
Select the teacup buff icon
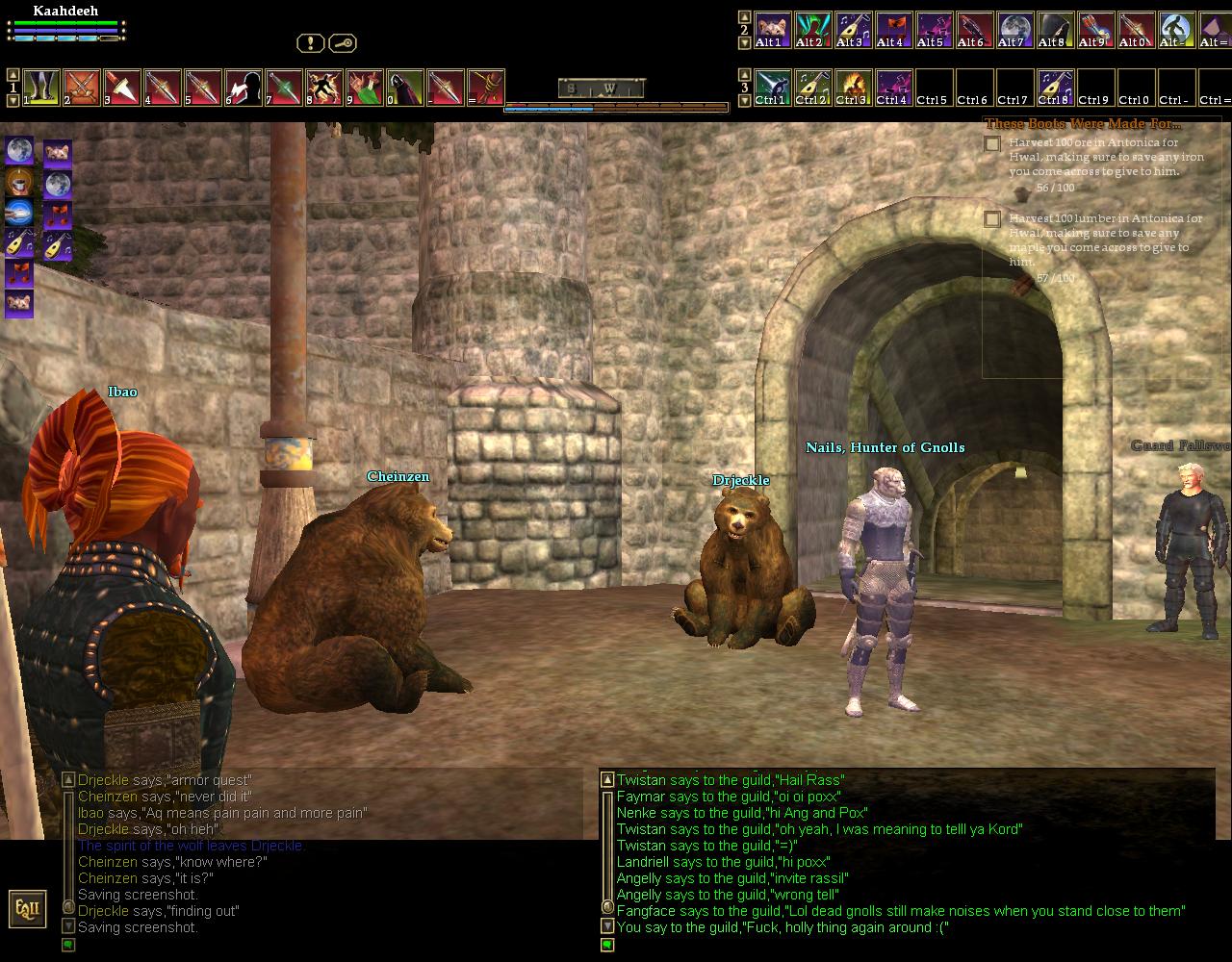click(x=19, y=181)
